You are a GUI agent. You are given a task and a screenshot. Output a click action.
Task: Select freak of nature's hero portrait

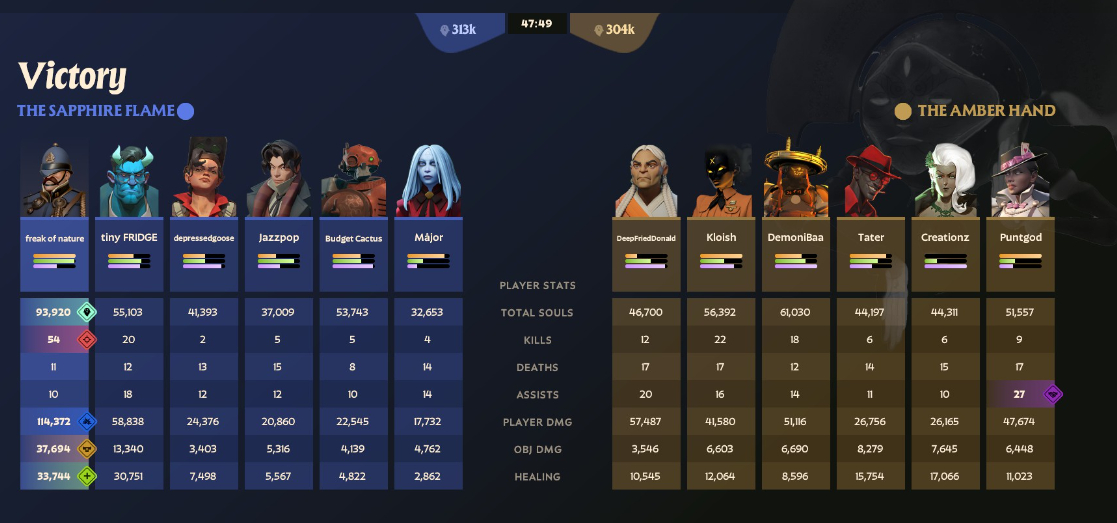[x=54, y=180]
